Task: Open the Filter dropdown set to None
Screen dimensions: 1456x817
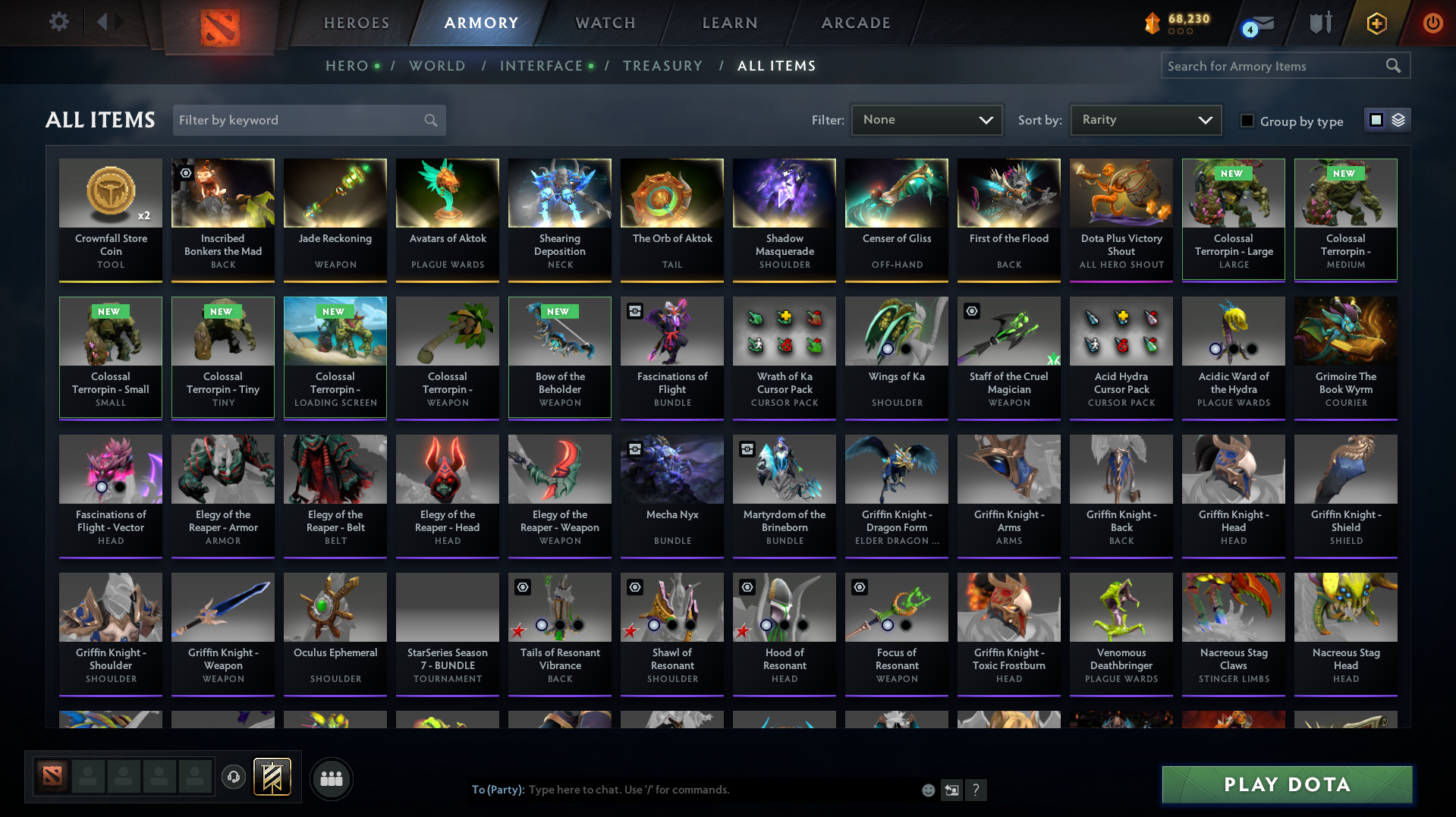Action: click(926, 119)
